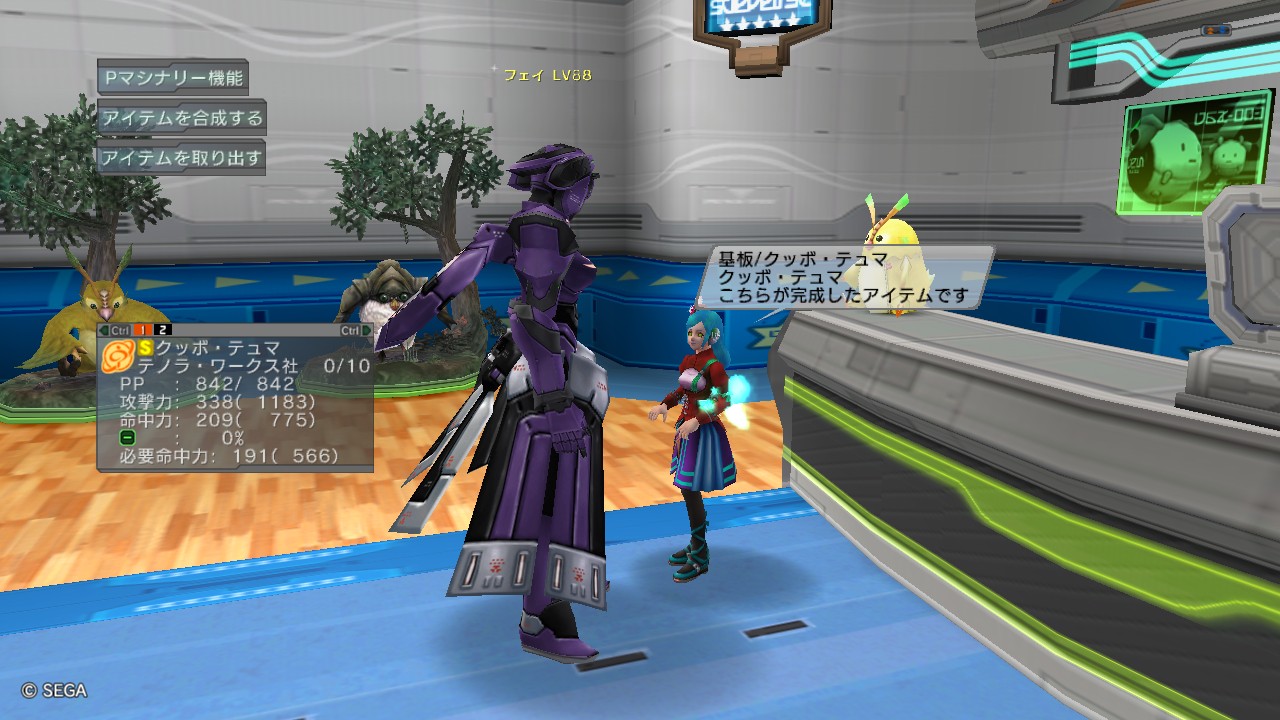Image resolution: width=1280 pixels, height=720 pixels.
Task: Switch to info page tab 2
Action: (x=162, y=330)
